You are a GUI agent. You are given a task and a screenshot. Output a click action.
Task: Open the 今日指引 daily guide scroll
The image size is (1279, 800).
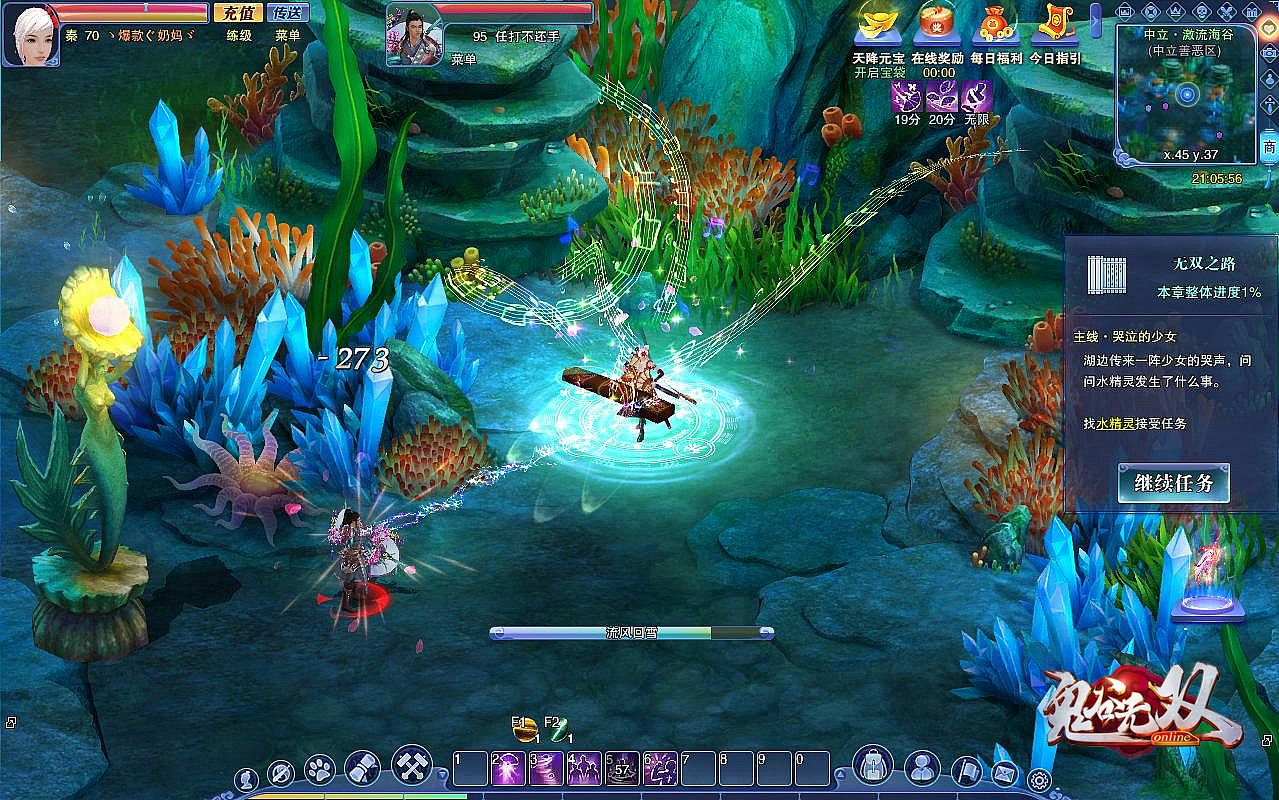(1055, 25)
